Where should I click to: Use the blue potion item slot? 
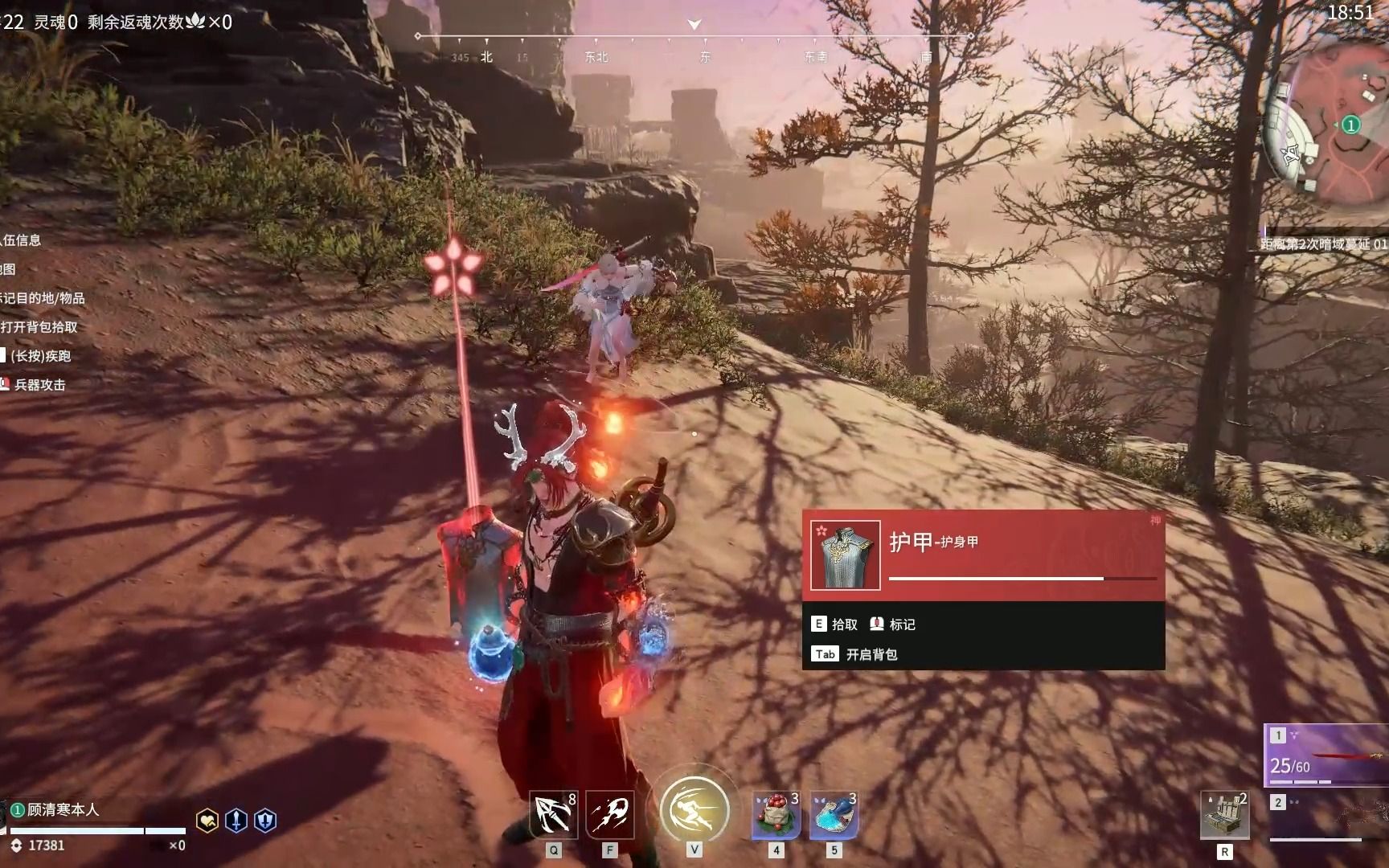coord(834,814)
